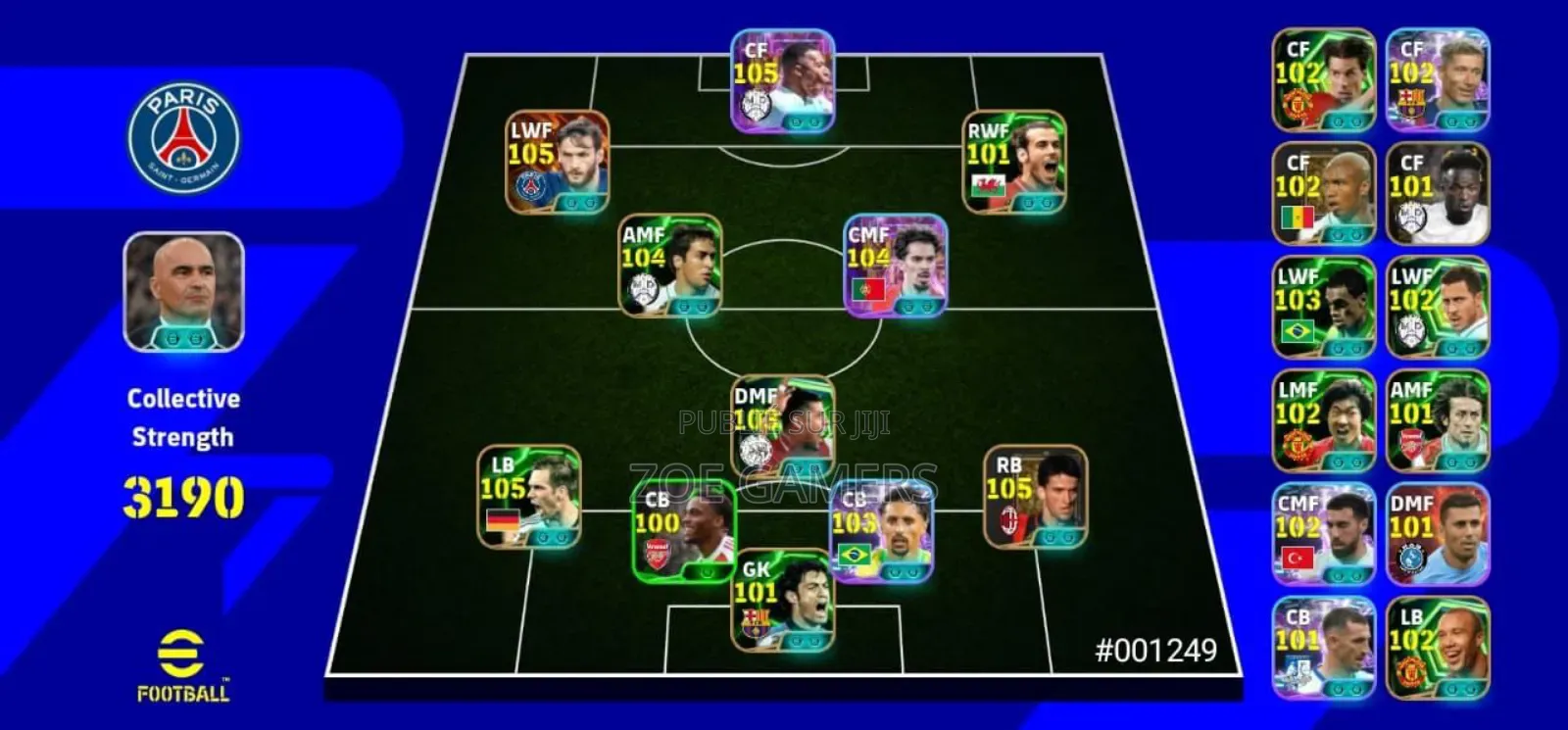Open the manager portrait card
The image size is (1568, 730).
tap(183, 292)
